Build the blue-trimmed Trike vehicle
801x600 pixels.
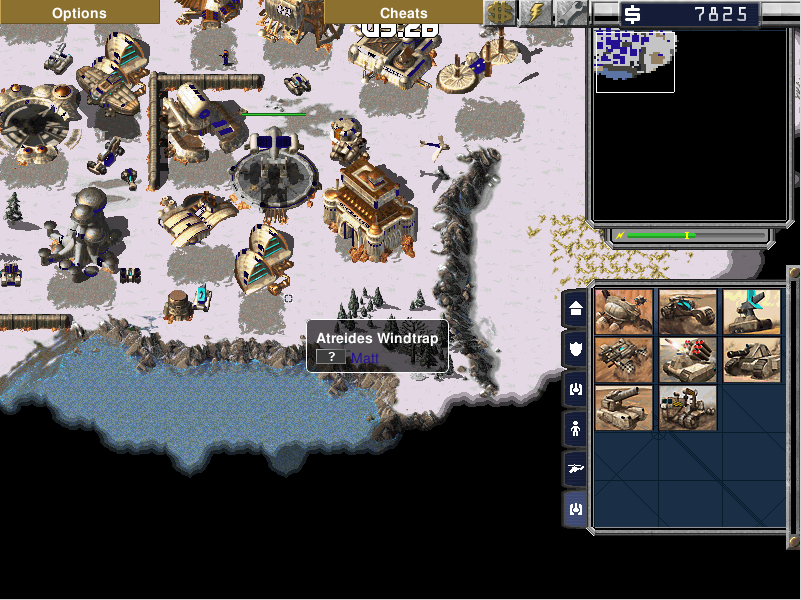tap(688, 311)
